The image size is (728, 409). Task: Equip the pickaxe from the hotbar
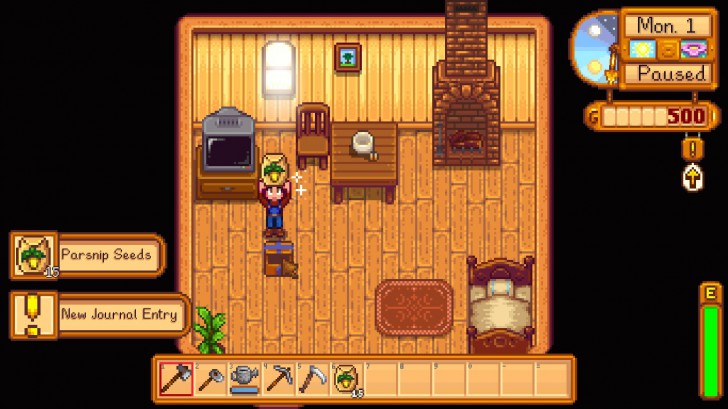[x=279, y=377]
